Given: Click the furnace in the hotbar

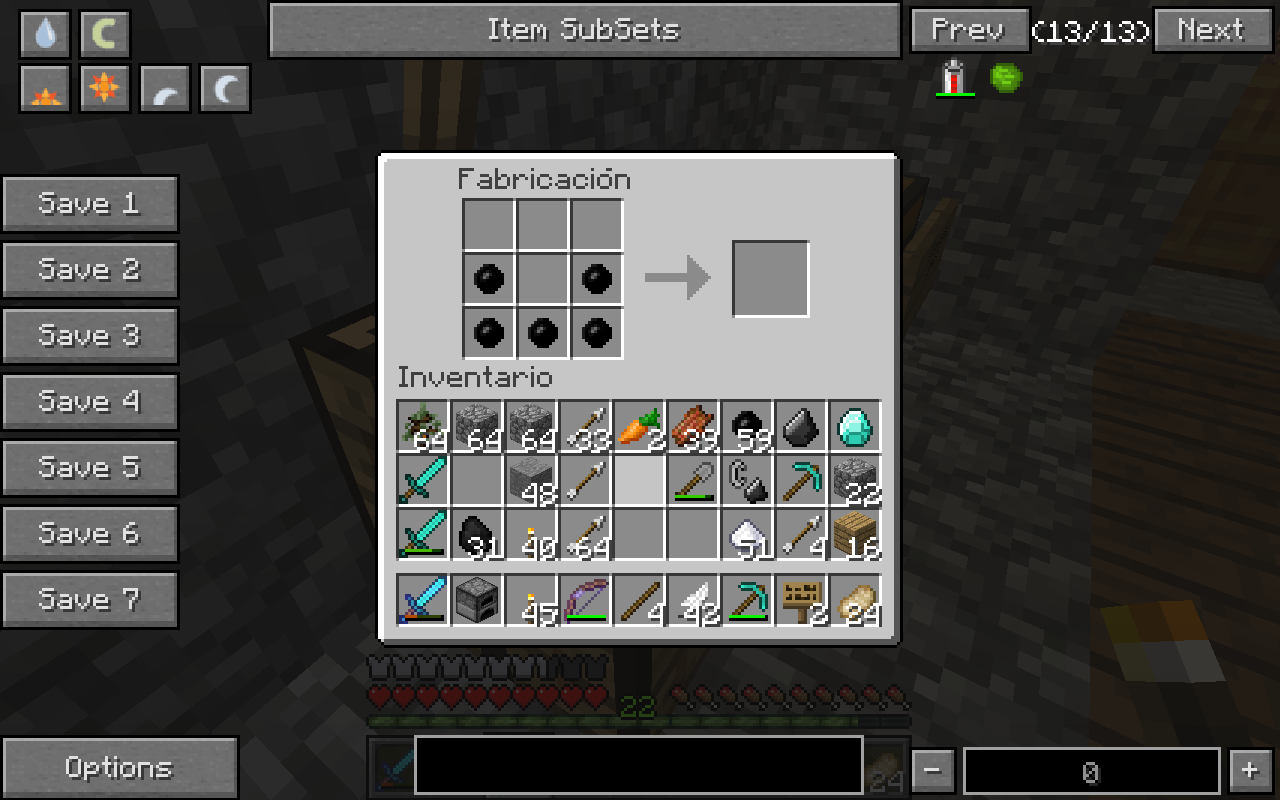Looking at the screenshot, I should pos(476,600).
